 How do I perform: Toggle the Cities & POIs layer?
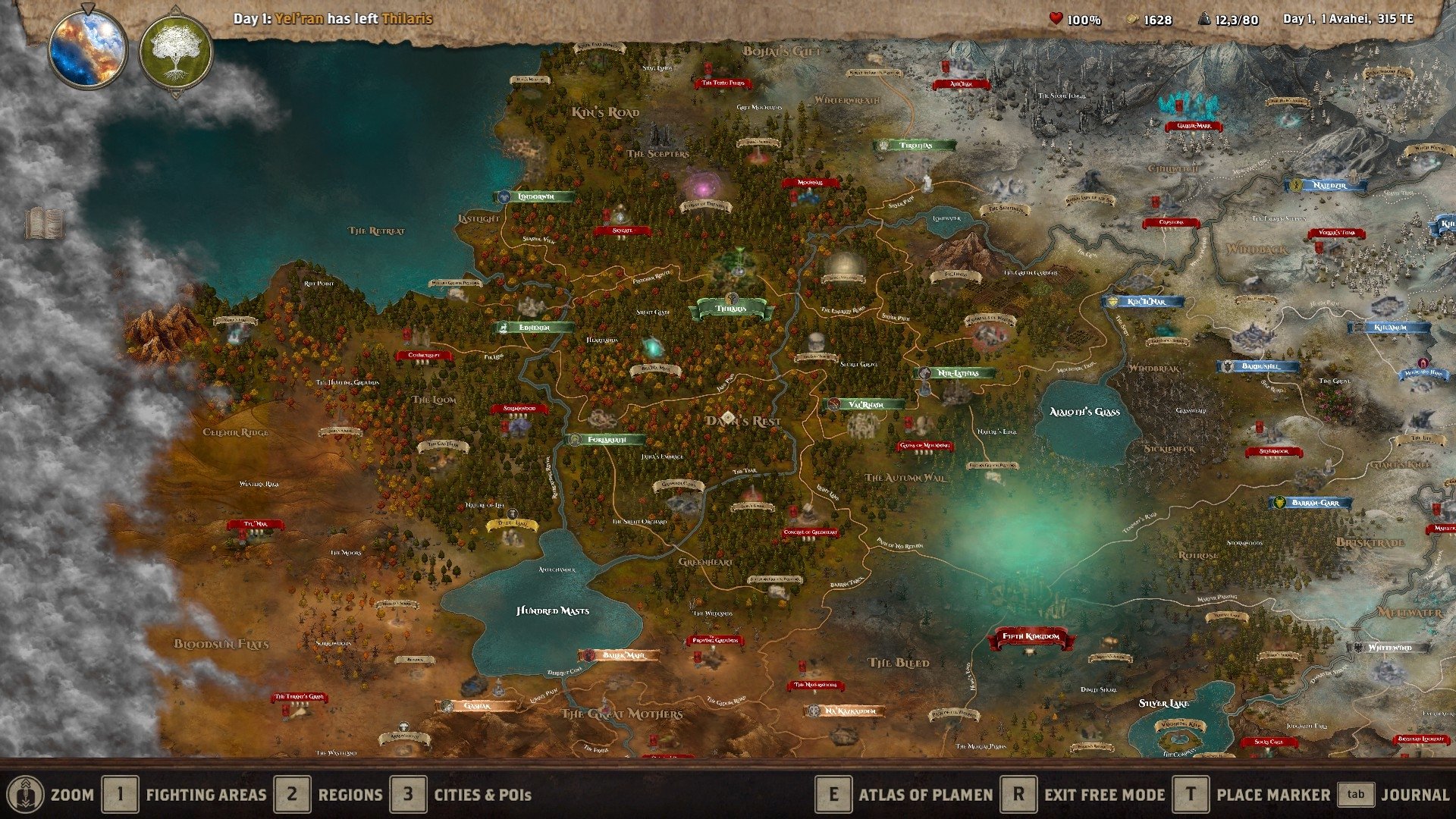click(409, 795)
